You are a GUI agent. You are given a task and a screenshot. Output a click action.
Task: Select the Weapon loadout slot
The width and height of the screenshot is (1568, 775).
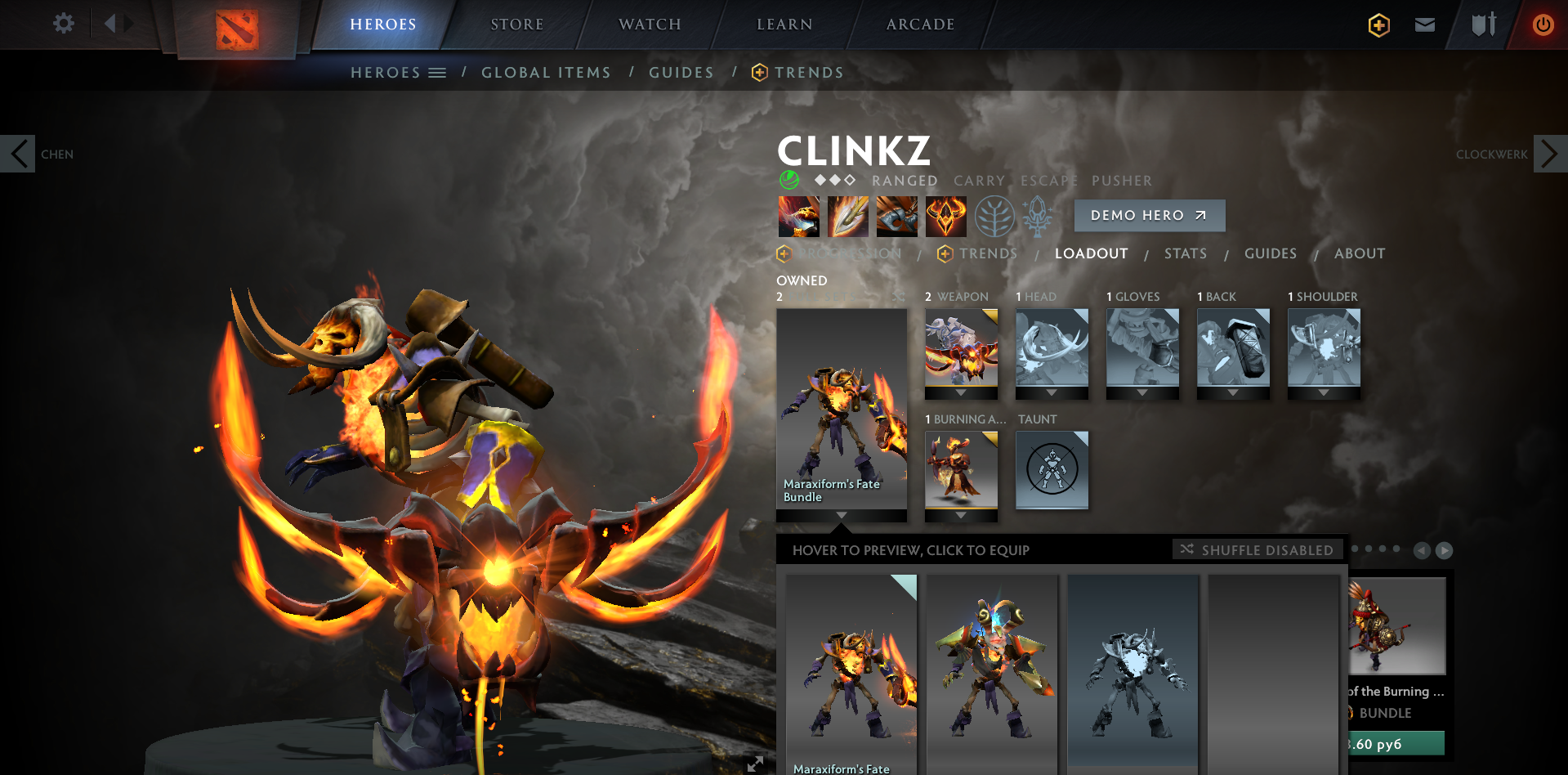tap(961, 347)
